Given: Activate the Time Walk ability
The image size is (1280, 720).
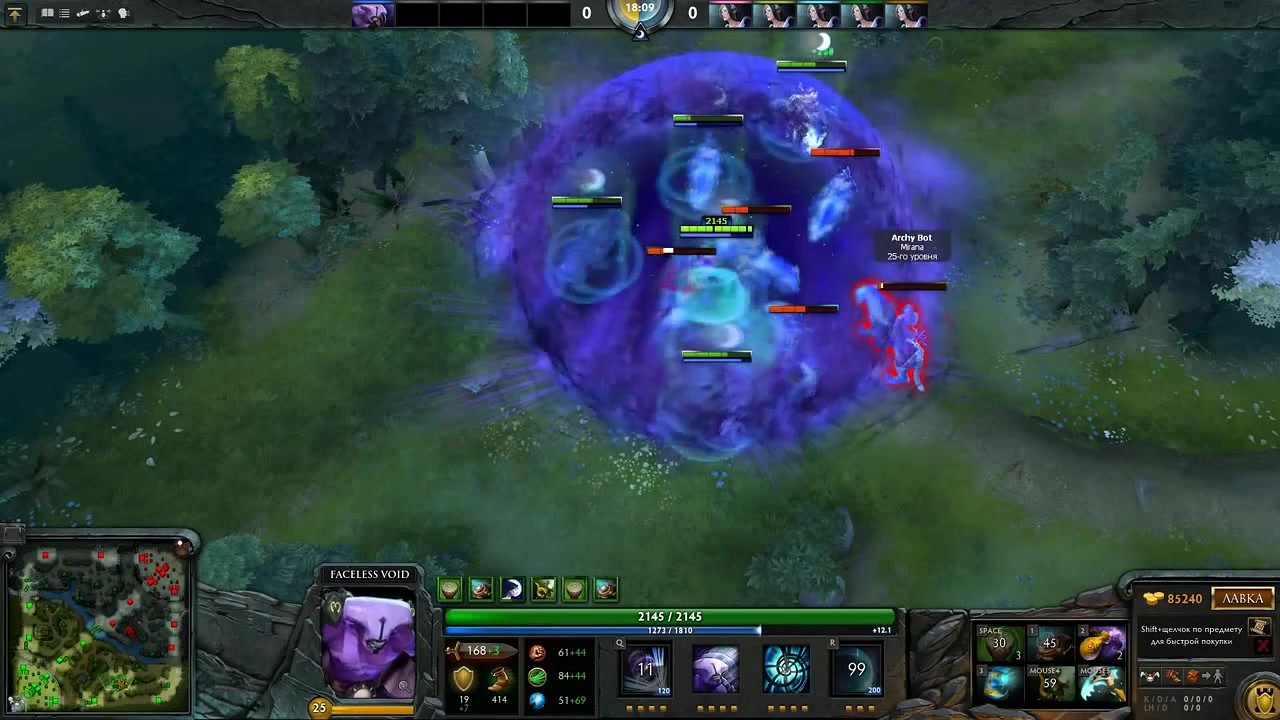Looking at the screenshot, I should point(645,669).
